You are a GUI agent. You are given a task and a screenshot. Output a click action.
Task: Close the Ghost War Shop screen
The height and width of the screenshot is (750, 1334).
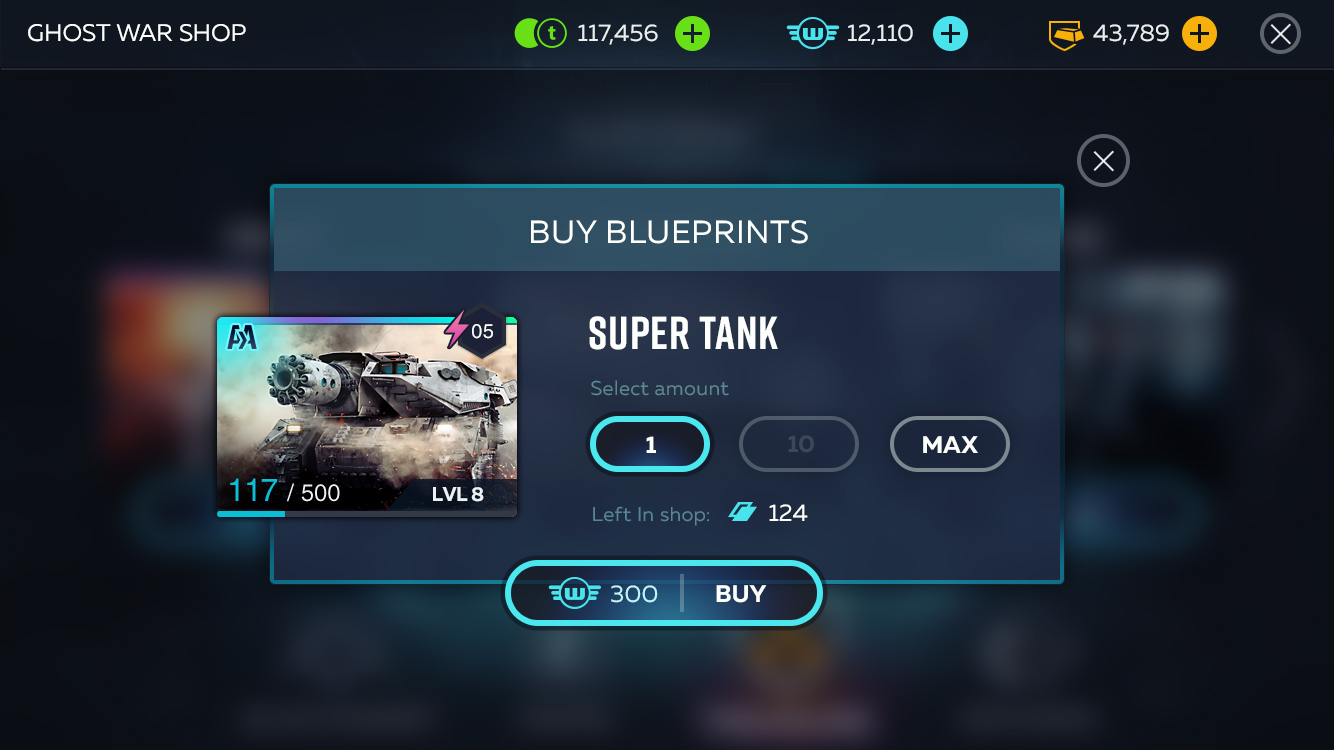[x=1280, y=34]
